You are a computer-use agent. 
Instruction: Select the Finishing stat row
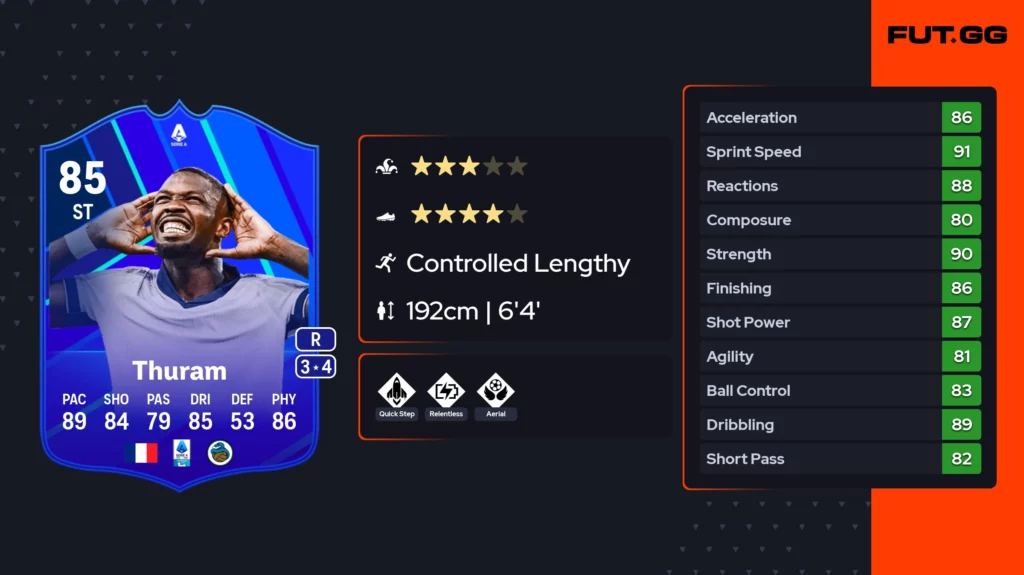[x=840, y=288]
